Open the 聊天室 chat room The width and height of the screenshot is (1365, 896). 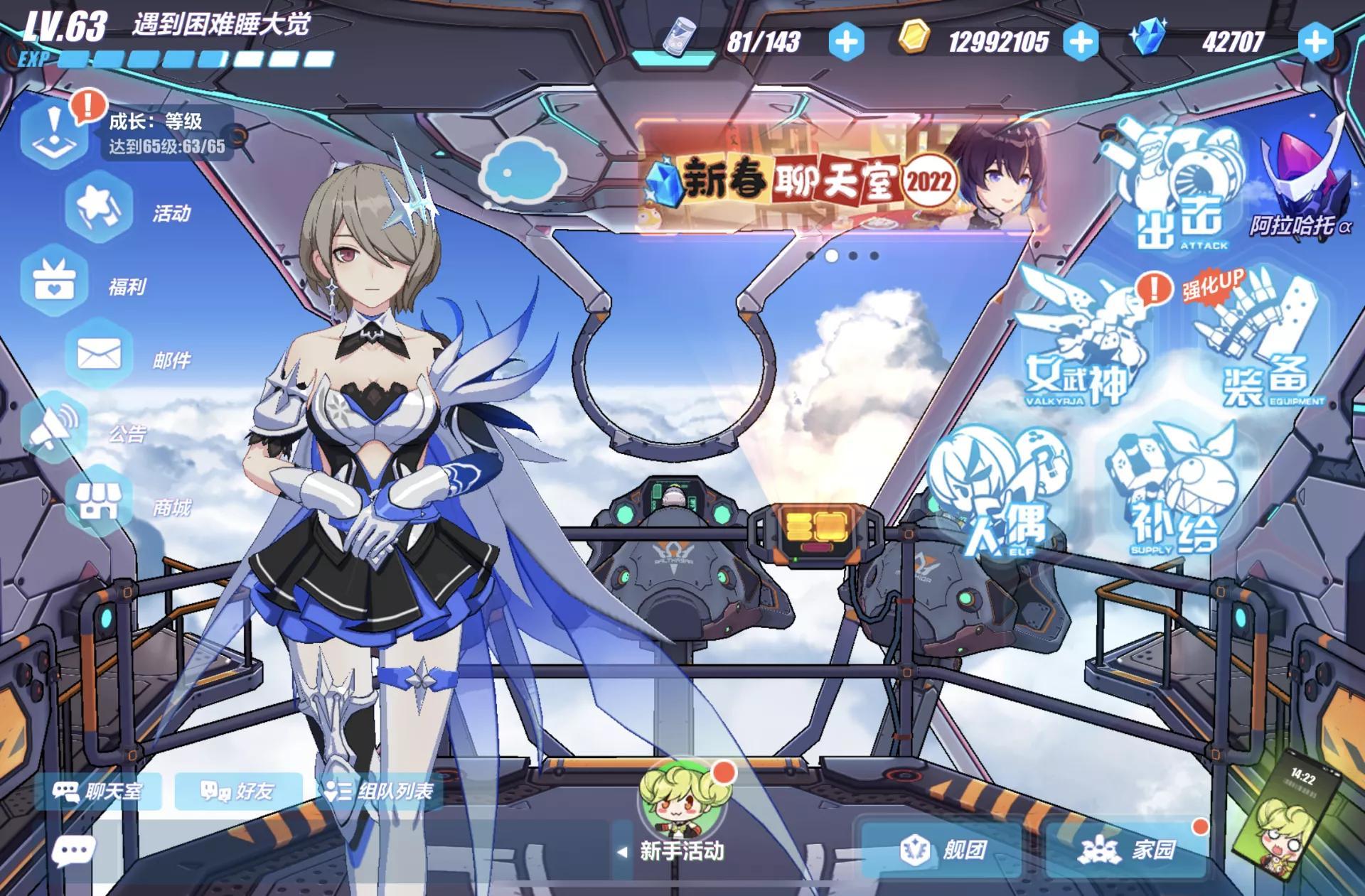point(97,791)
